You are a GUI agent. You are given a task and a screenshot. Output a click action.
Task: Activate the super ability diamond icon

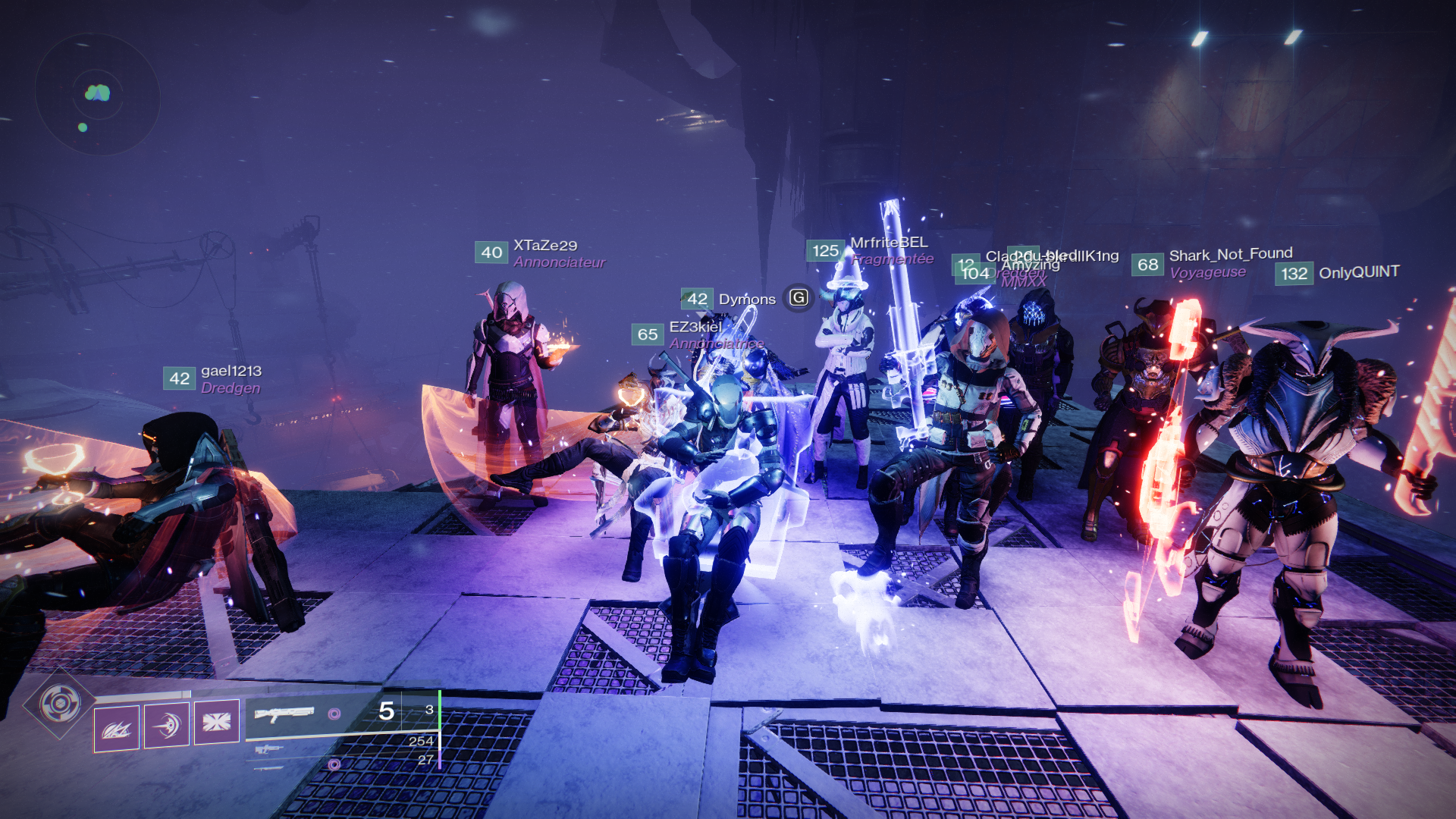60,704
